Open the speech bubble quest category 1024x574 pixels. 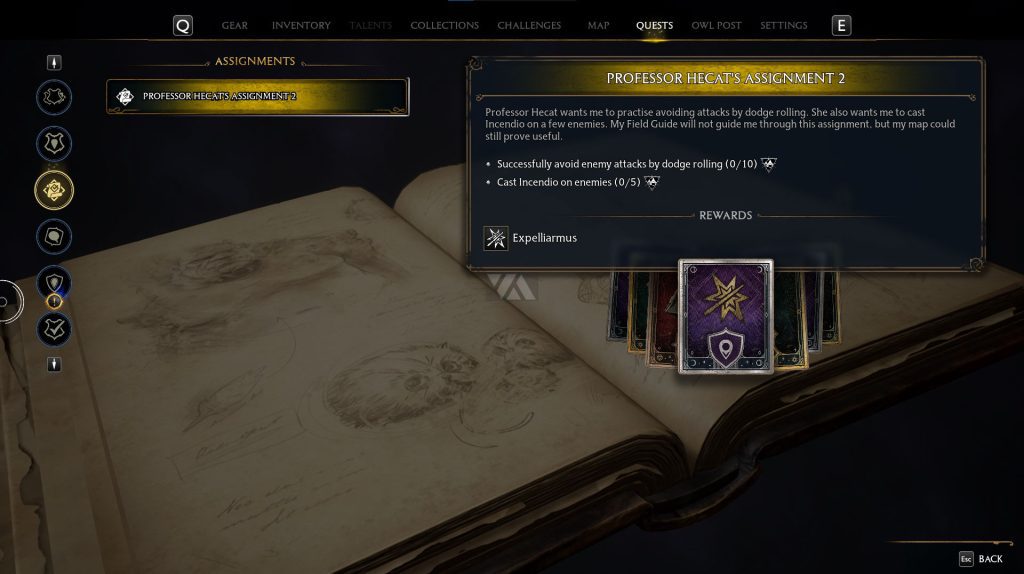pyautogui.click(x=54, y=236)
